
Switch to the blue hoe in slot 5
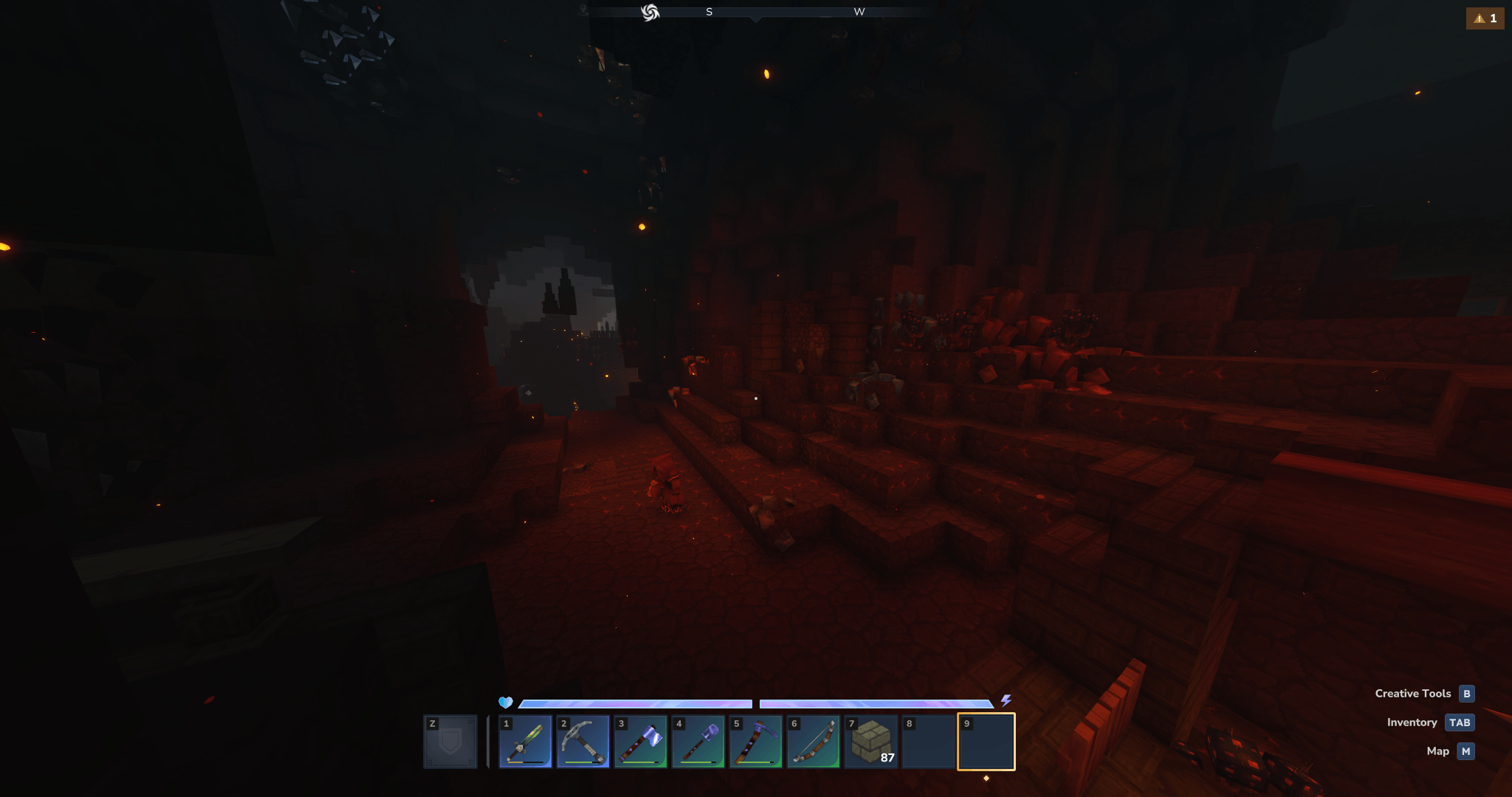pyautogui.click(x=755, y=742)
